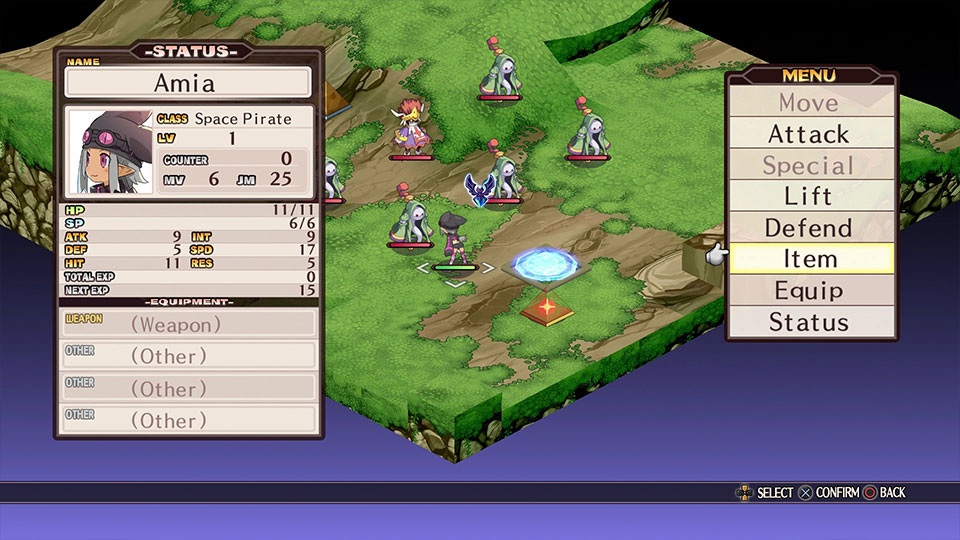Open the Item menu entry
The image size is (960, 540).
(x=809, y=259)
